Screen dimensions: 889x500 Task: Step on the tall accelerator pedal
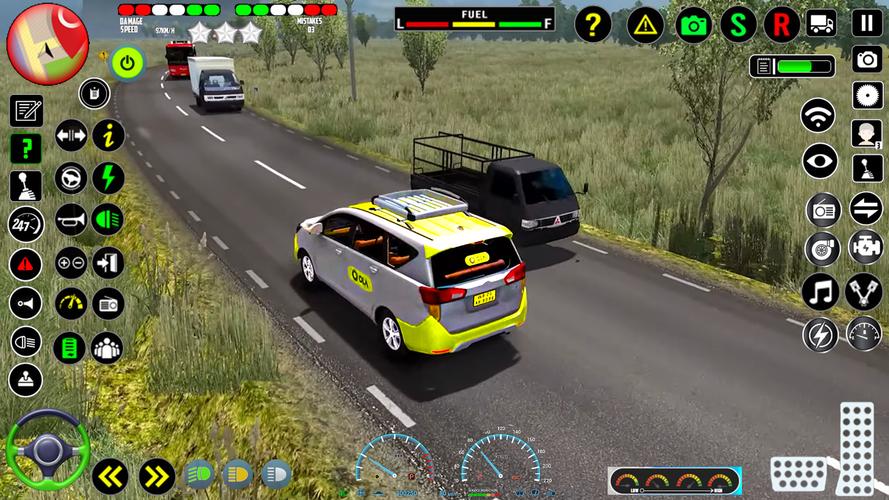click(856, 442)
